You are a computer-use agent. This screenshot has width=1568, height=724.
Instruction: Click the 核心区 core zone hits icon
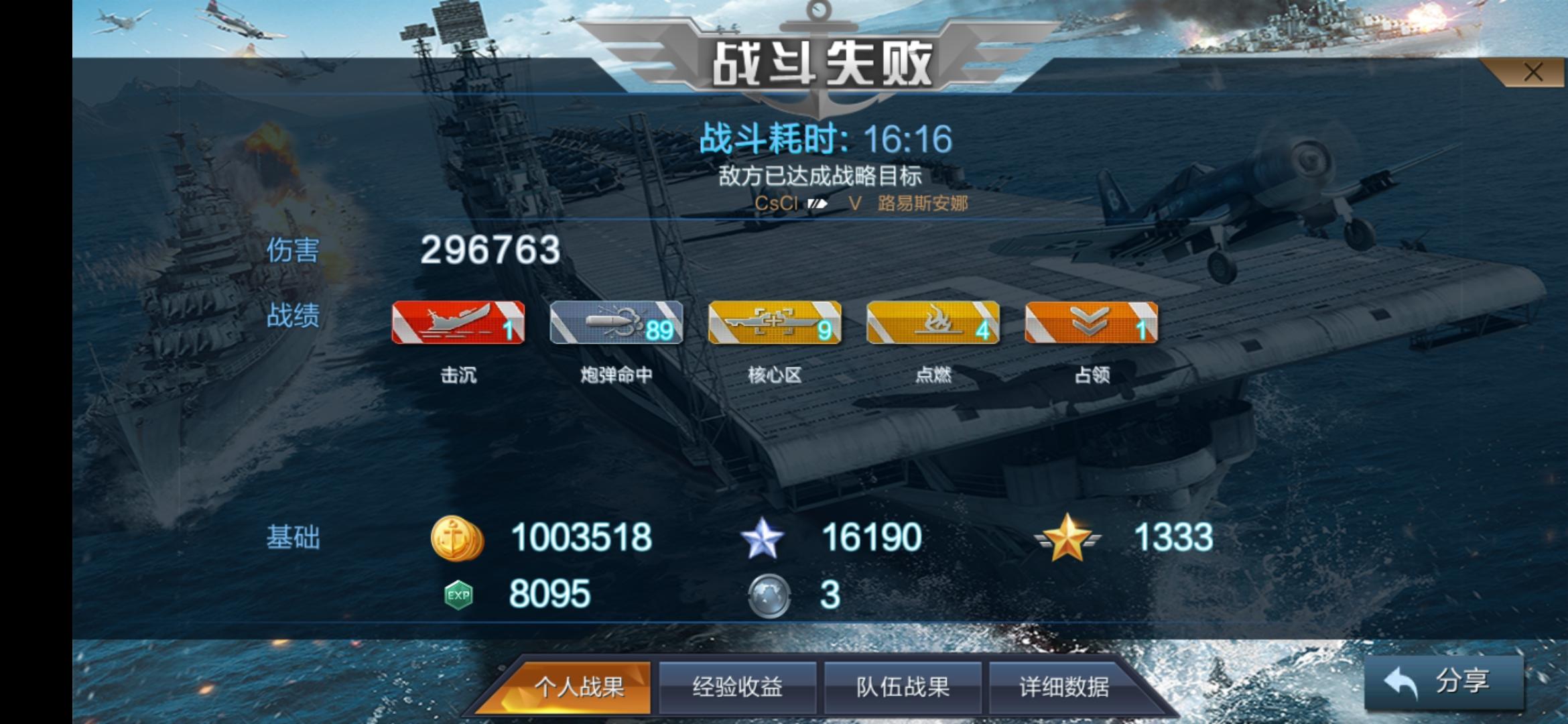(774, 324)
